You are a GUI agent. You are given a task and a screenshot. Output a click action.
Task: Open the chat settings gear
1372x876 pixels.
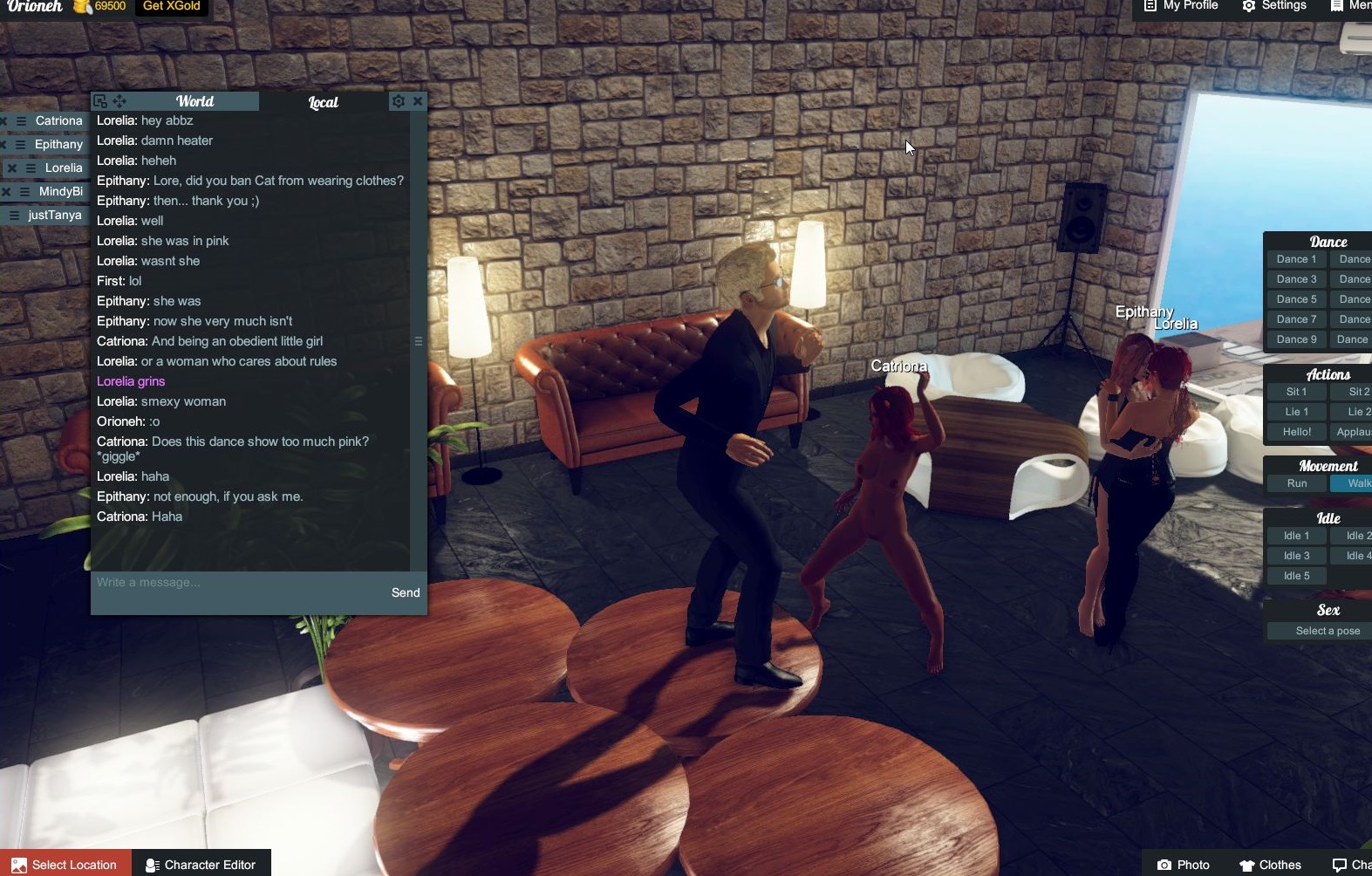(398, 101)
